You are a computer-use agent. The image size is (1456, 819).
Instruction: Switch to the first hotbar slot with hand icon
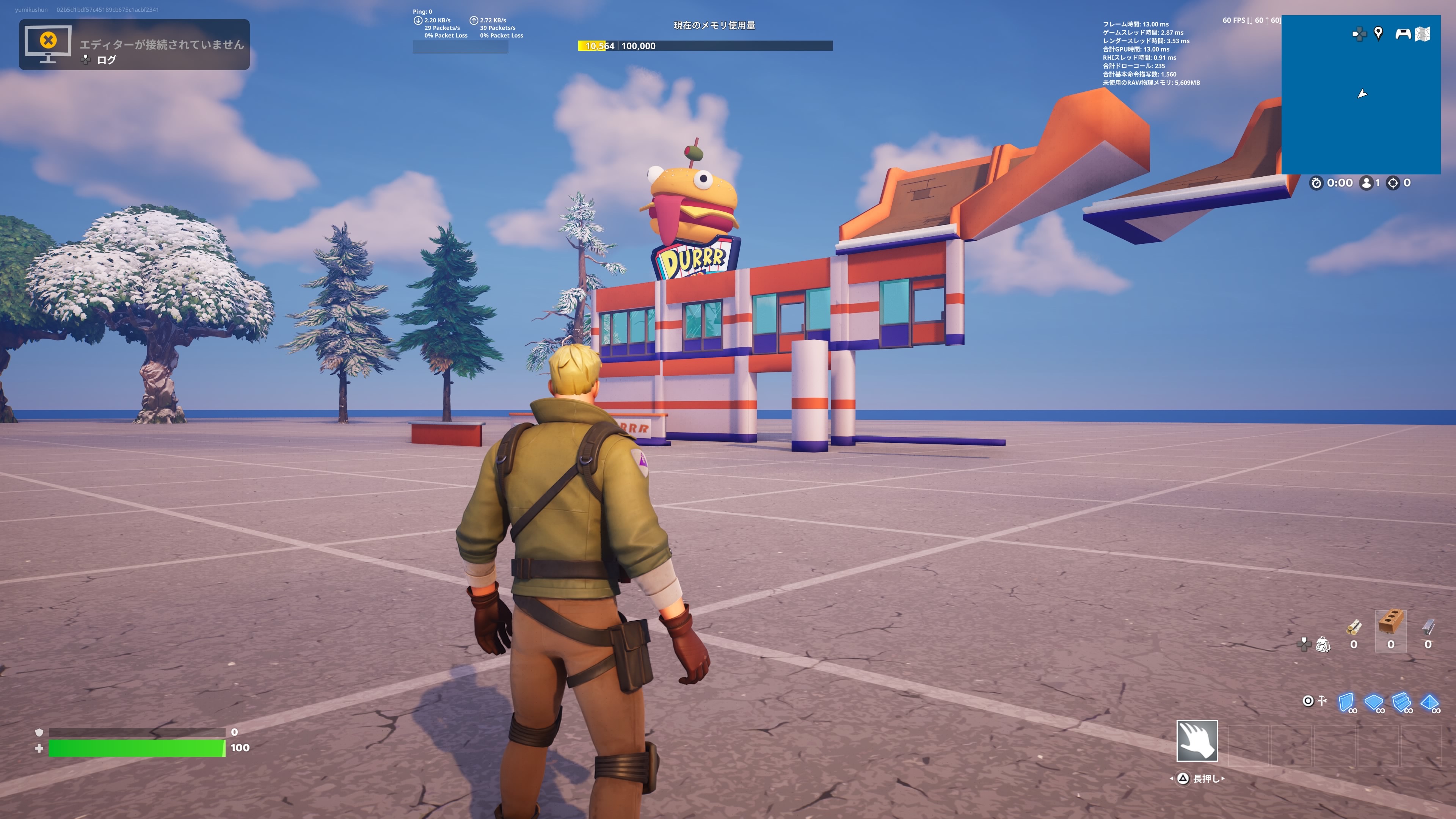[x=1197, y=742]
